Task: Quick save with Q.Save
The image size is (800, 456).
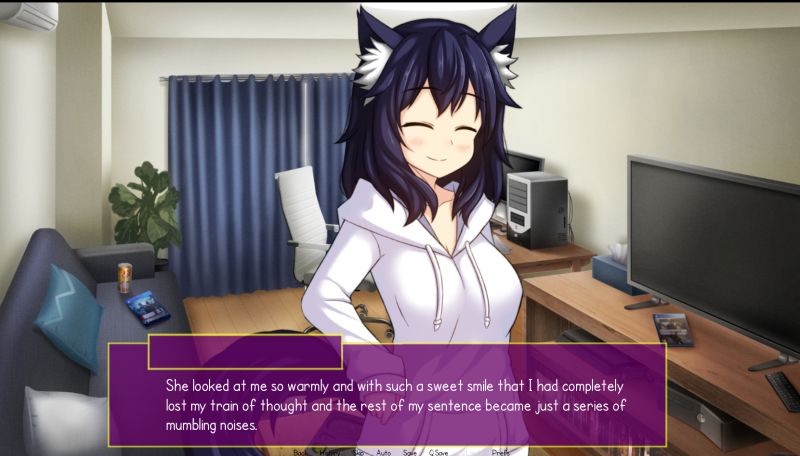Action: coord(438,452)
